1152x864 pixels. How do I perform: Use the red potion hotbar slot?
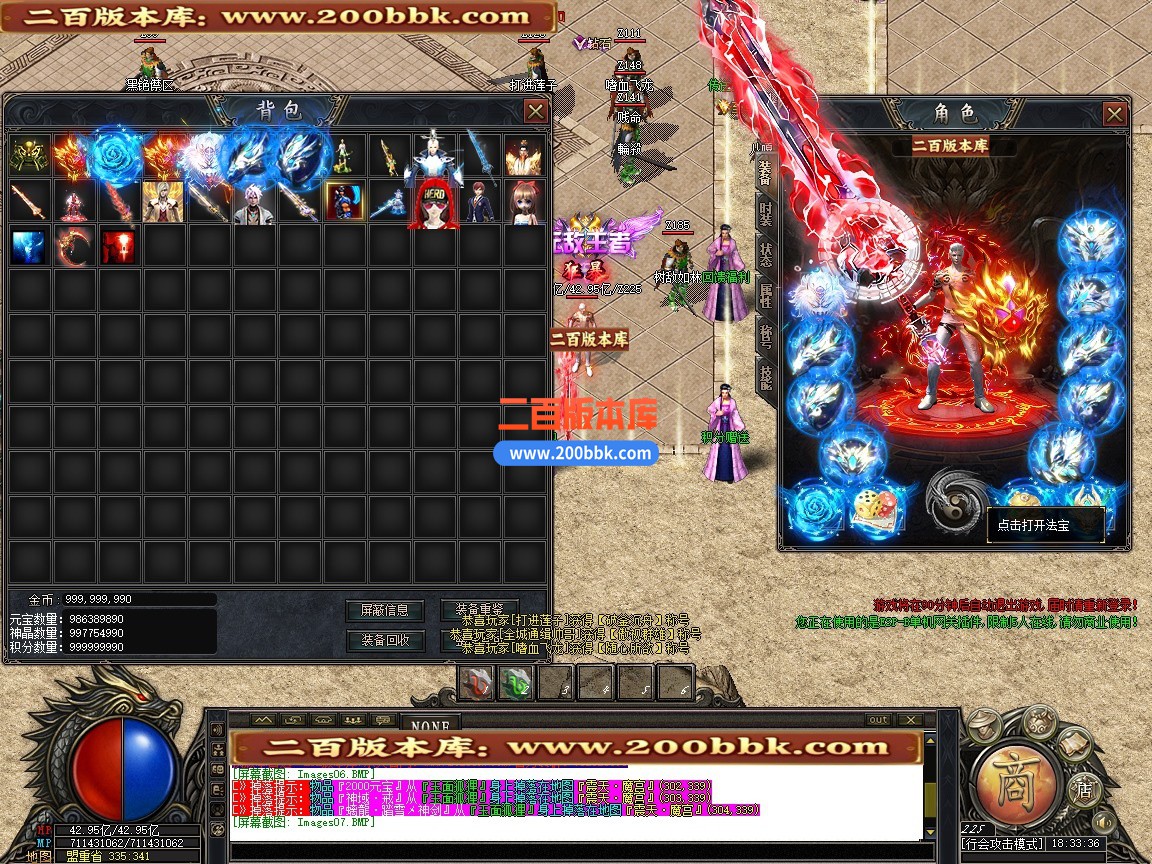(477, 683)
